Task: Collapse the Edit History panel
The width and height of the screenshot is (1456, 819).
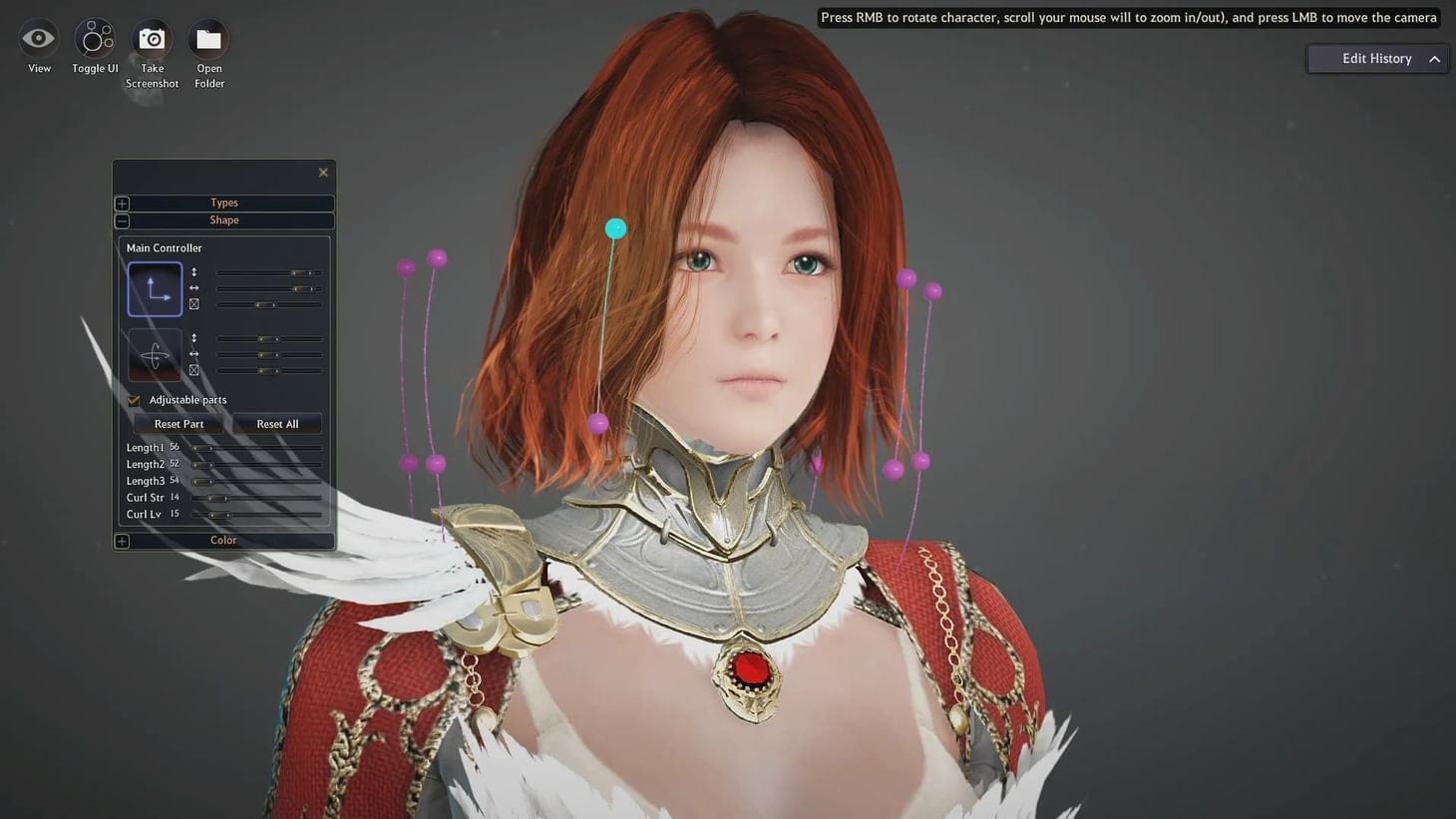Action: (x=1434, y=59)
